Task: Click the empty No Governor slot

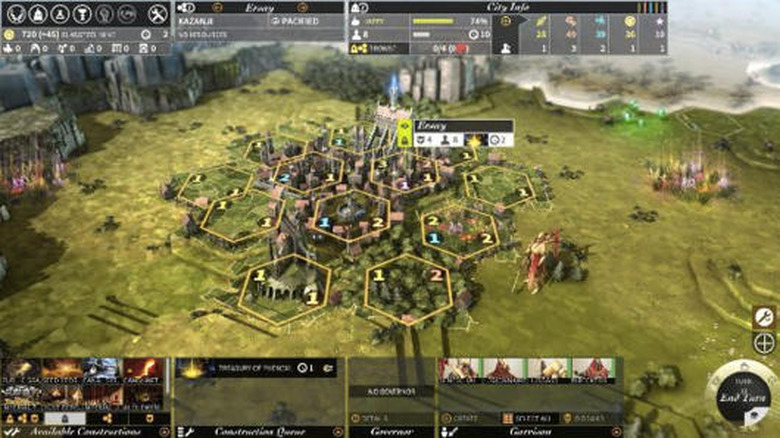Action: [x=390, y=391]
